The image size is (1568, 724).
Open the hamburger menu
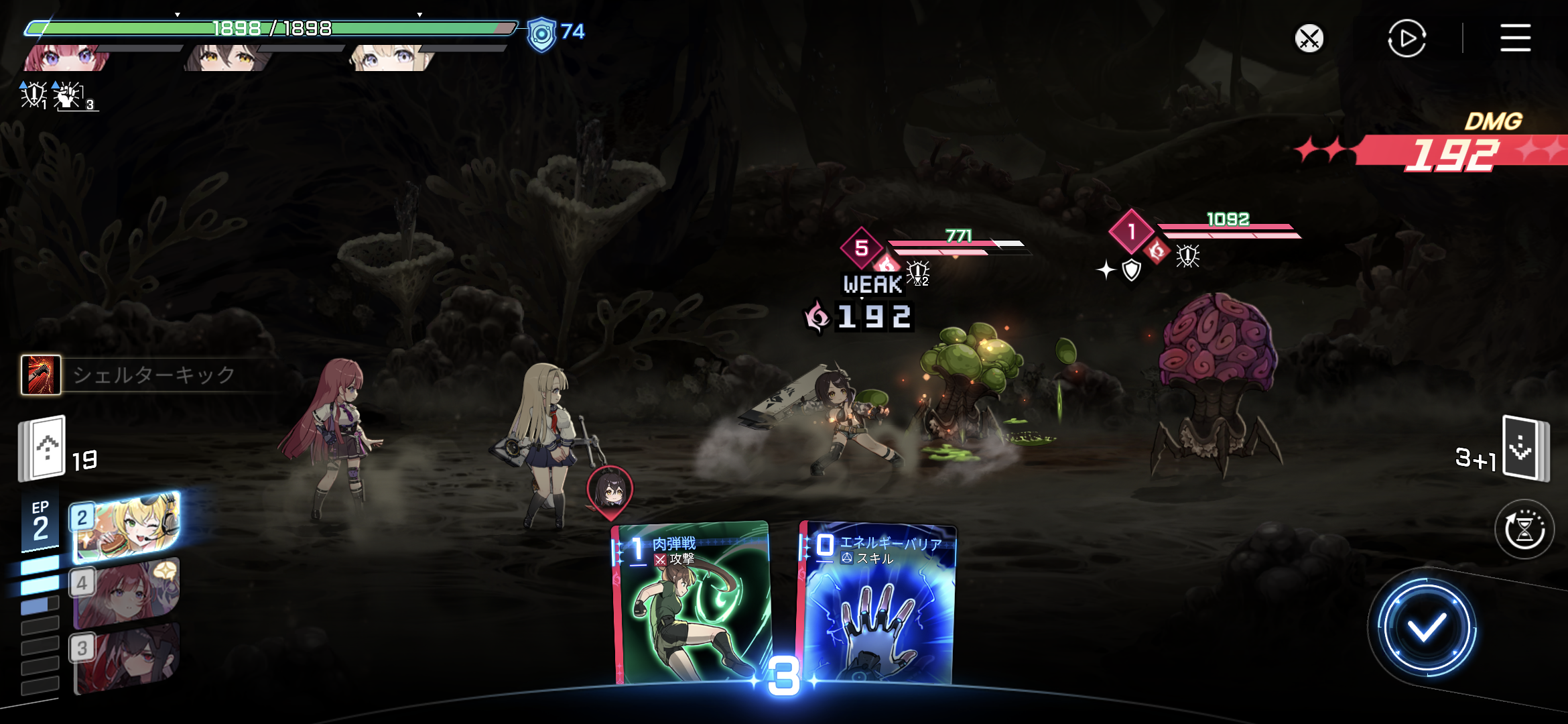point(1515,38)
